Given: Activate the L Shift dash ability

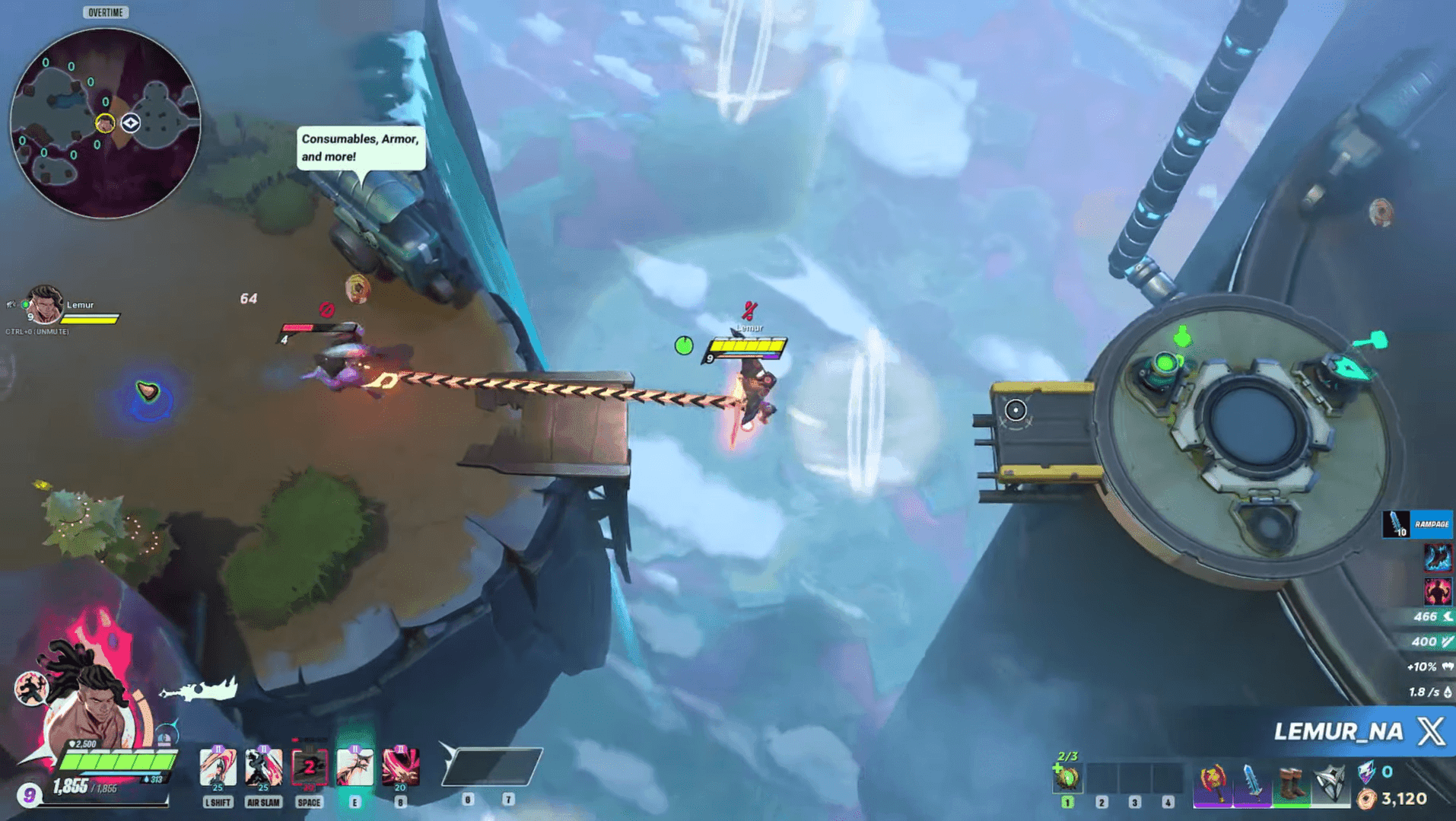Looking at the screenshot, I should click(218, 767).
